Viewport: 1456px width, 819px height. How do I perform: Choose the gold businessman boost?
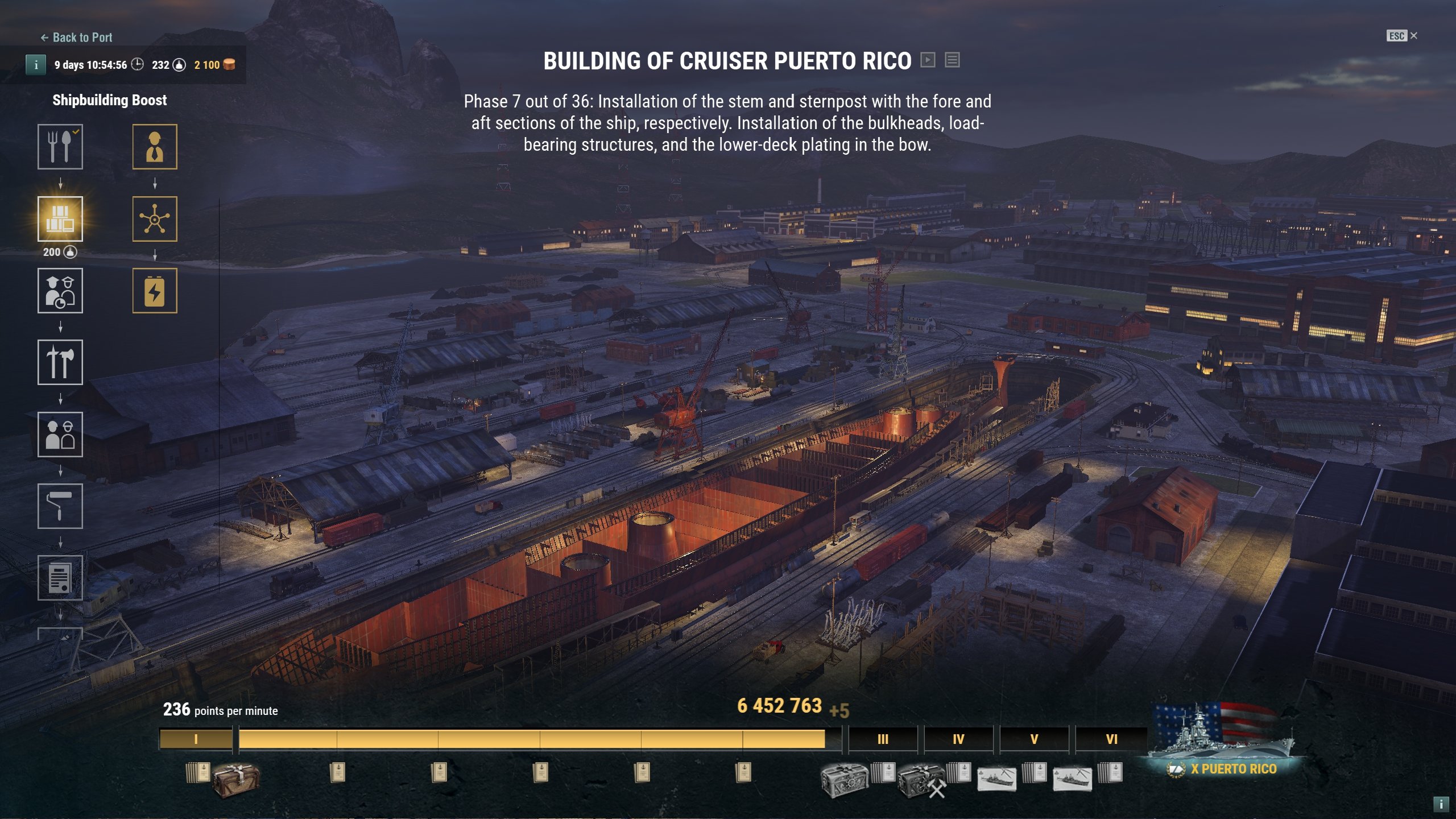coord(155,147)
